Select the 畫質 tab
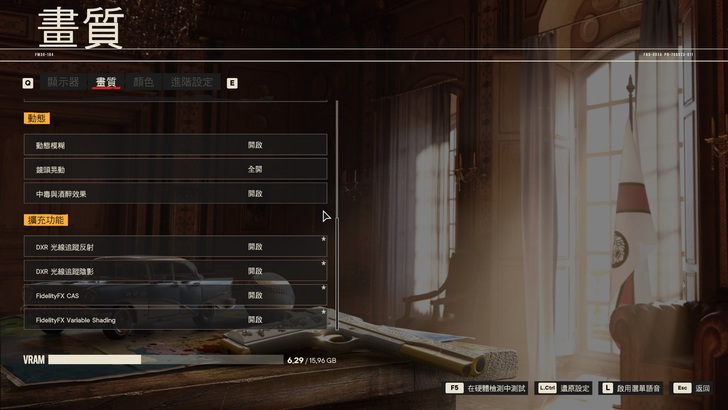This screenshot has height=410, width=728. (106, 82)
